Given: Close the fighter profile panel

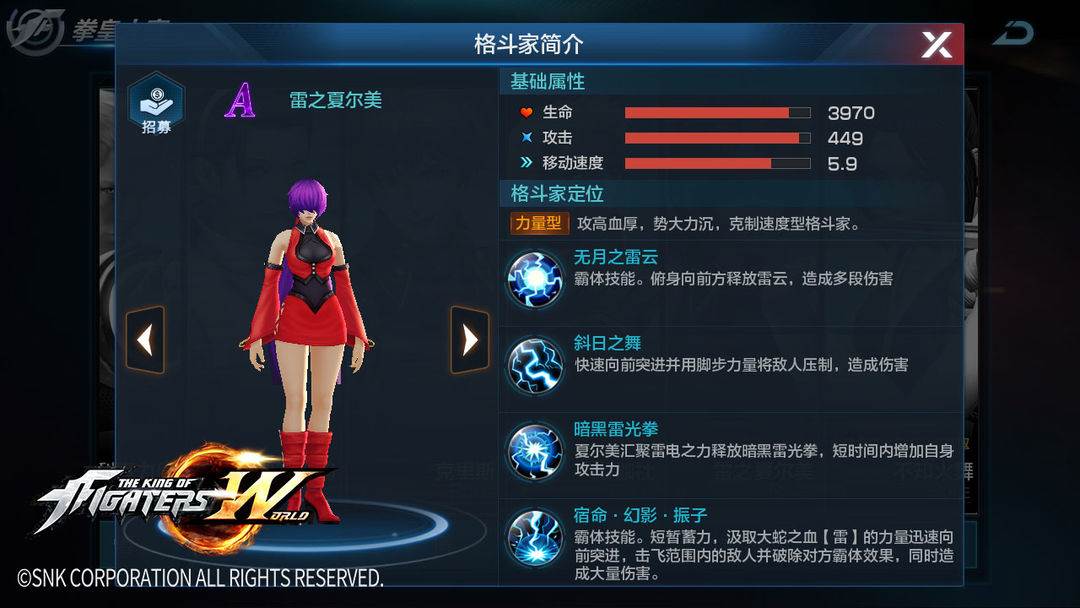Looking at the screenshot, I should (936, 45).
